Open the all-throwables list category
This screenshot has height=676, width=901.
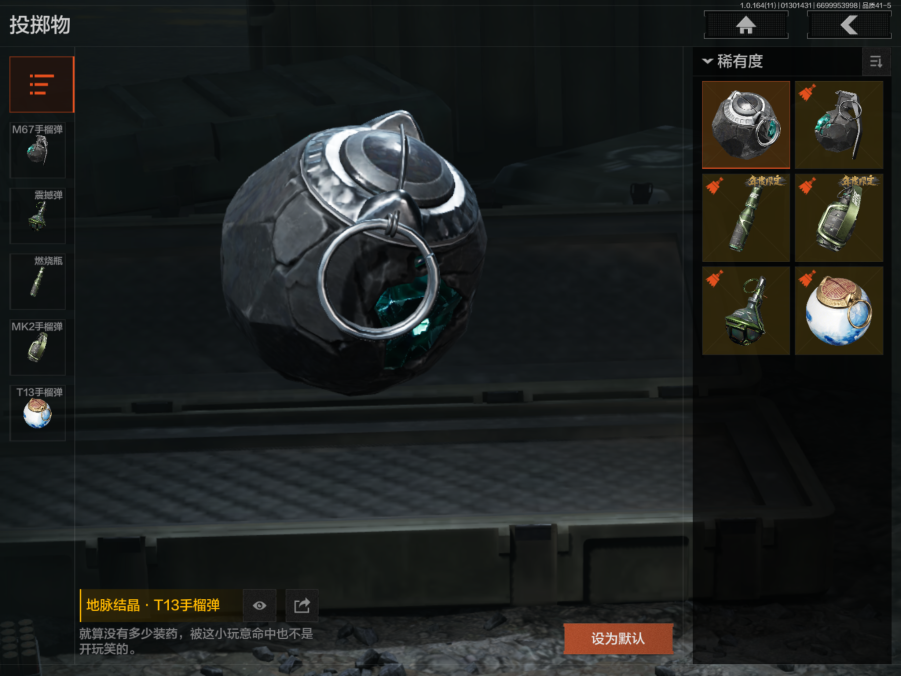click(x=41, y=84)
